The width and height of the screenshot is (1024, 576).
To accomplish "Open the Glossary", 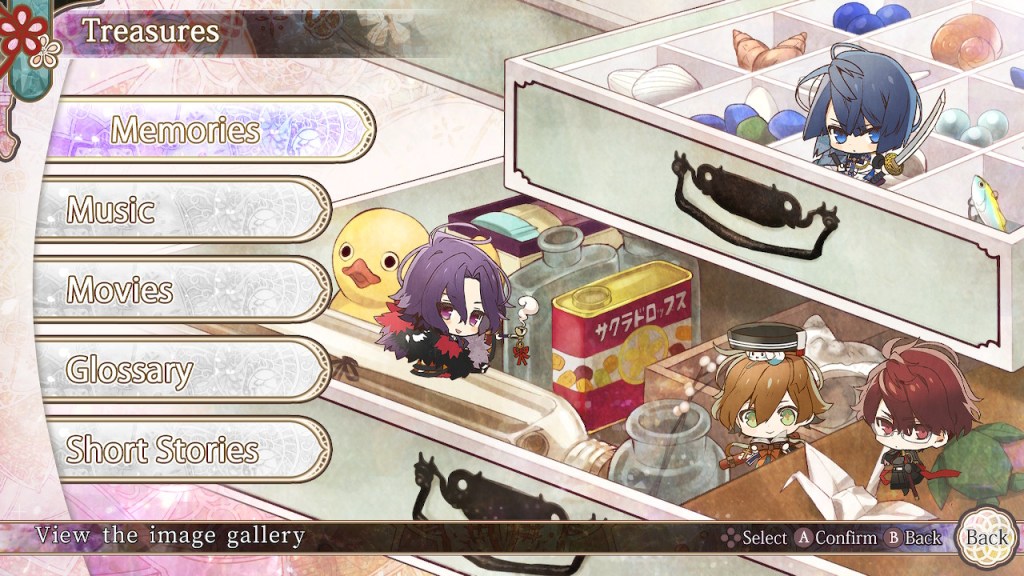I will 180,370.
